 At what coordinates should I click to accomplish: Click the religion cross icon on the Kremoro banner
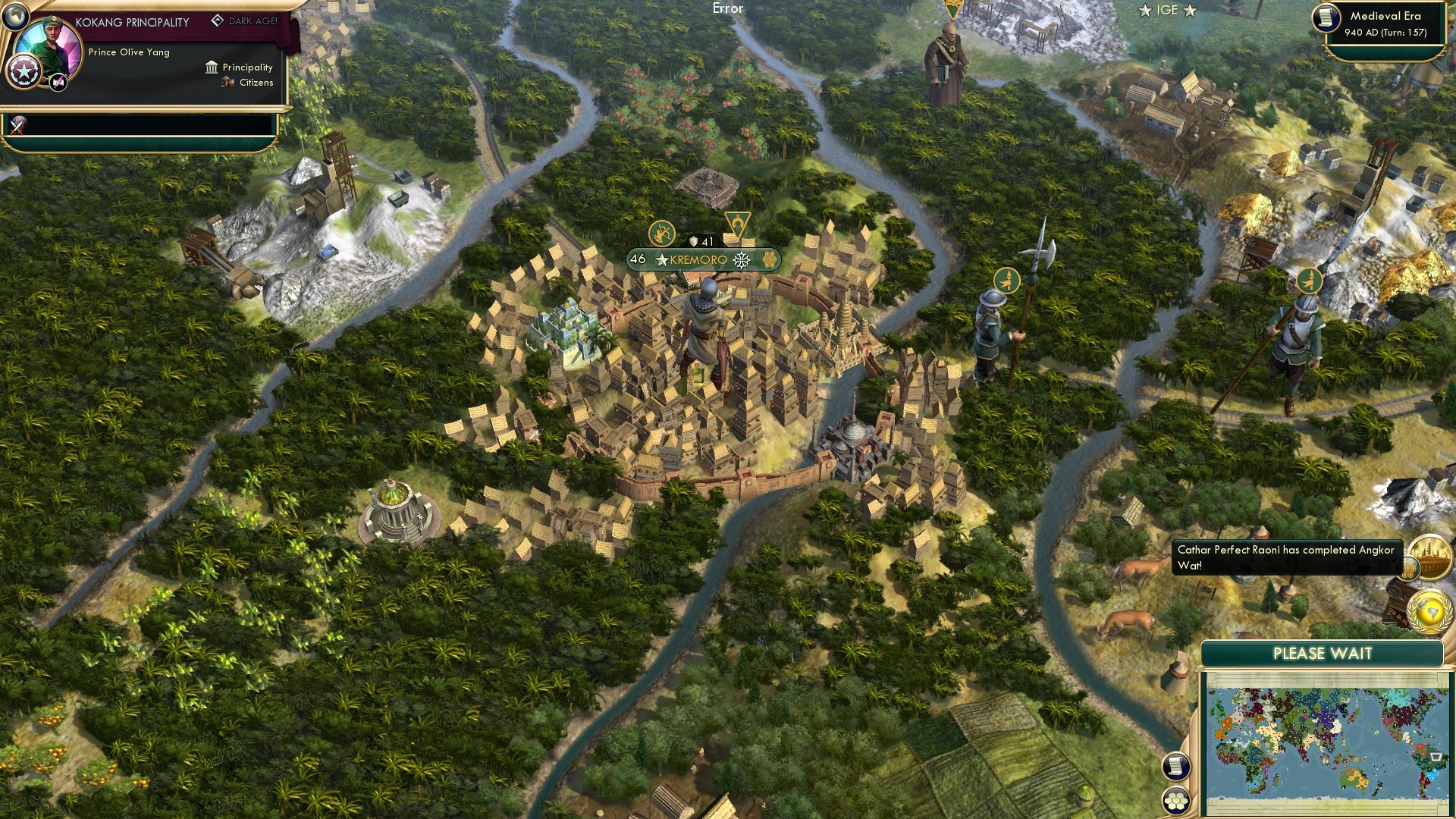pyautogui.click(x=741, y=259)
